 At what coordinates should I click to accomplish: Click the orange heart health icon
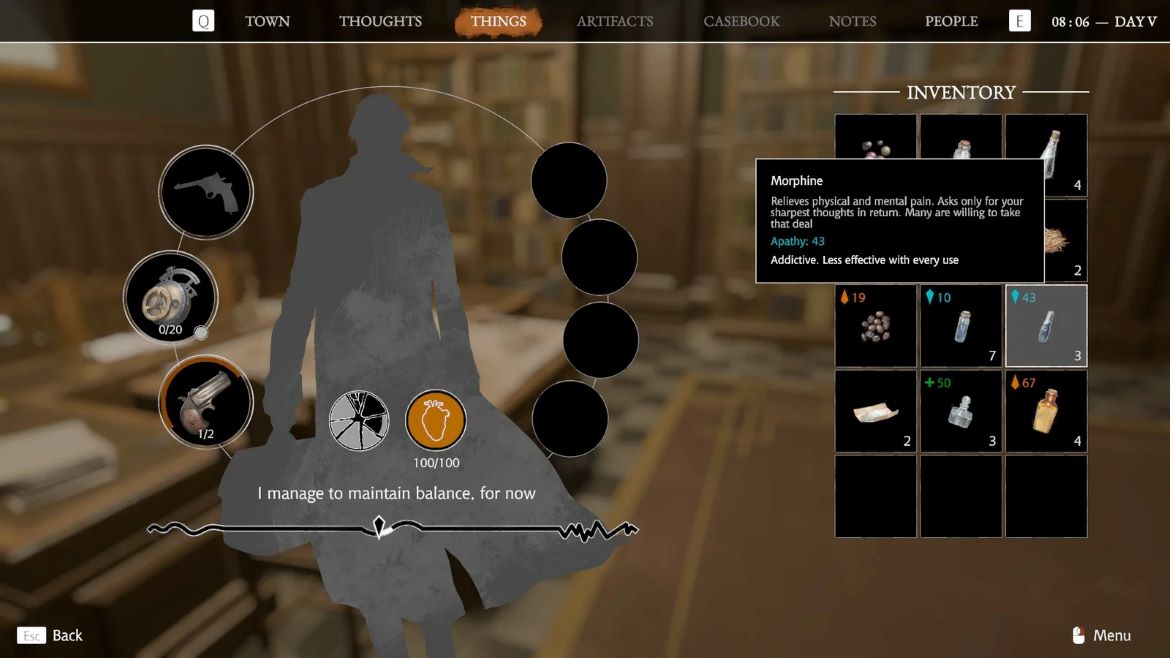point(436,420)
